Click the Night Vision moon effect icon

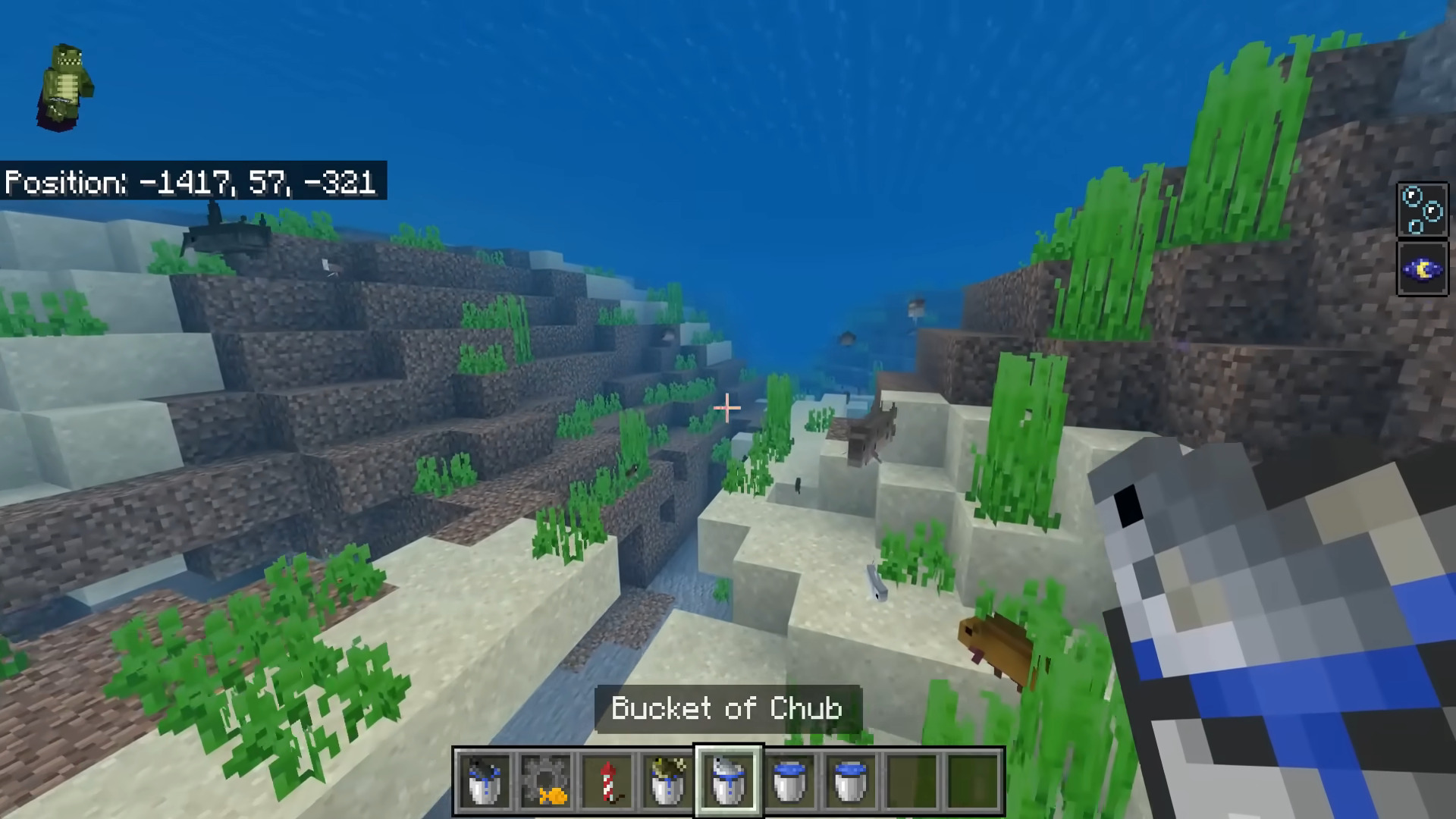click(1422, 268)
